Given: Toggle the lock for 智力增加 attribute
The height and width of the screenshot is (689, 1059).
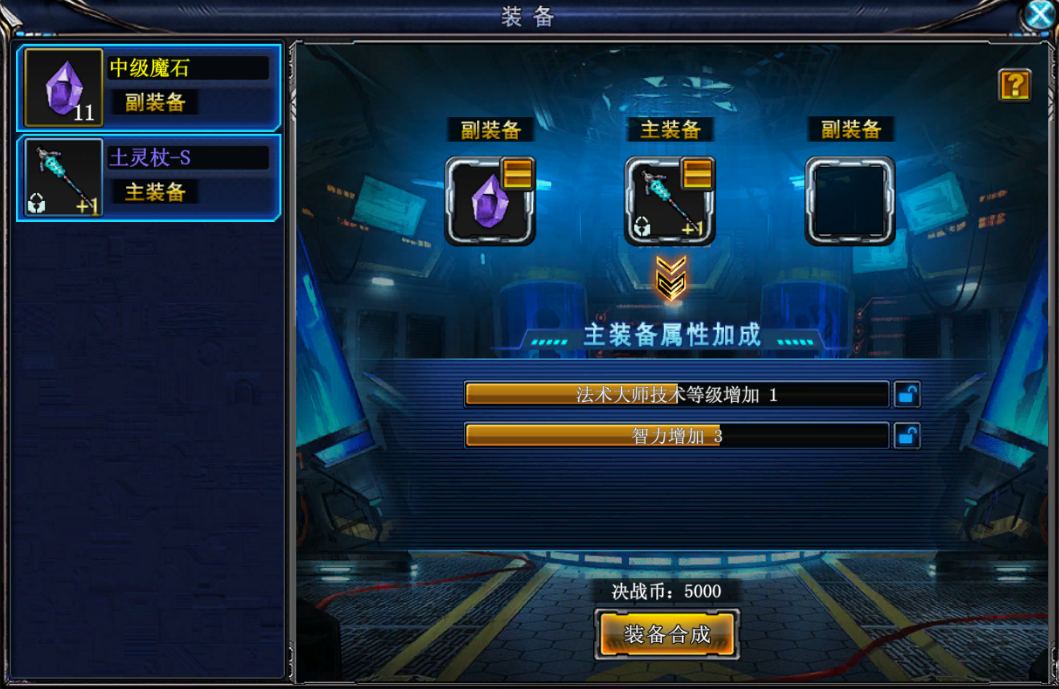Looking at the screenshot, I should 907,436.
